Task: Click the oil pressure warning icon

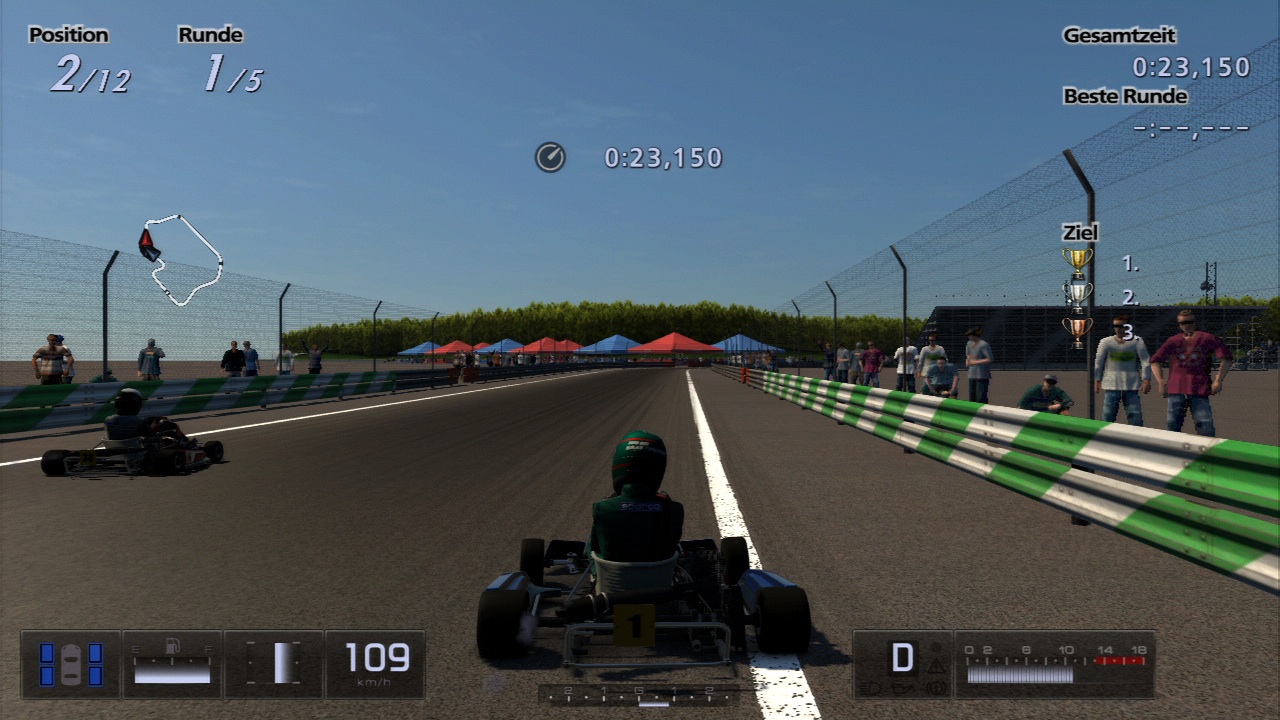Action: click(901, 688)
